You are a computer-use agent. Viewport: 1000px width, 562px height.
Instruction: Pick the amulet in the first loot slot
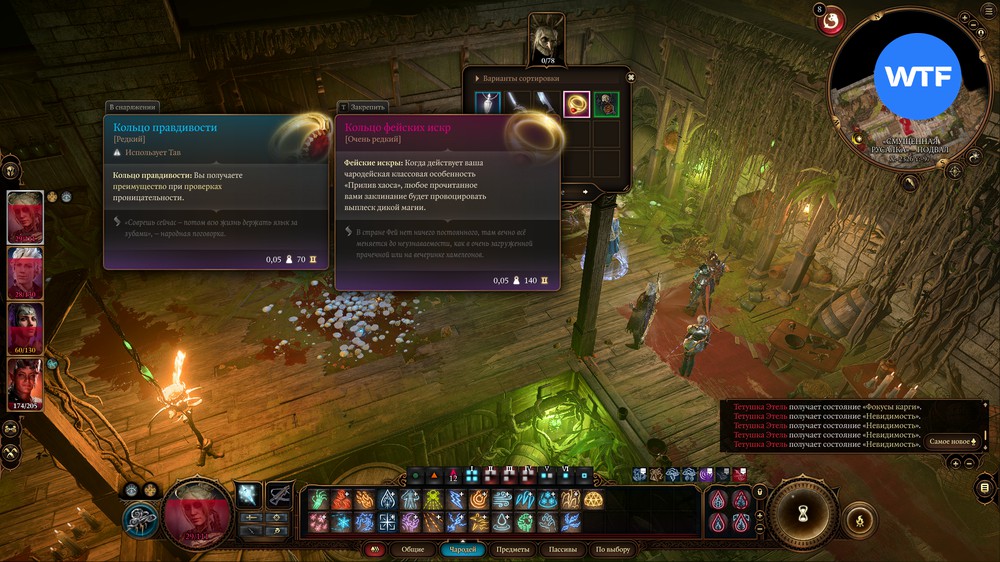(488, 104)
